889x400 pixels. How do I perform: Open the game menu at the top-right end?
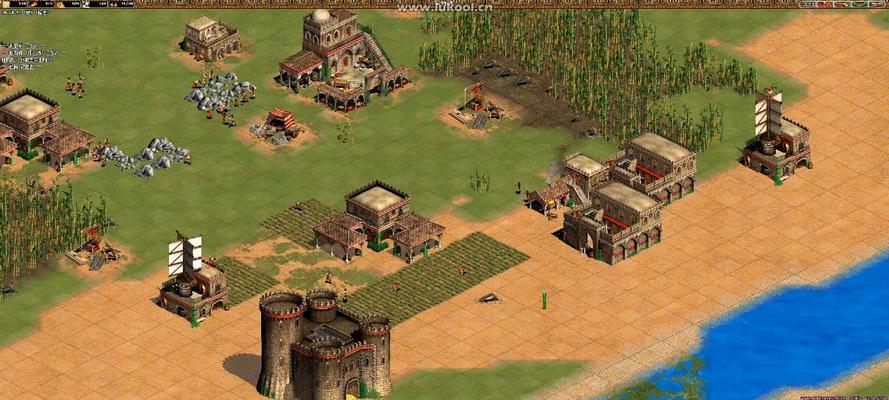(876, 4)
